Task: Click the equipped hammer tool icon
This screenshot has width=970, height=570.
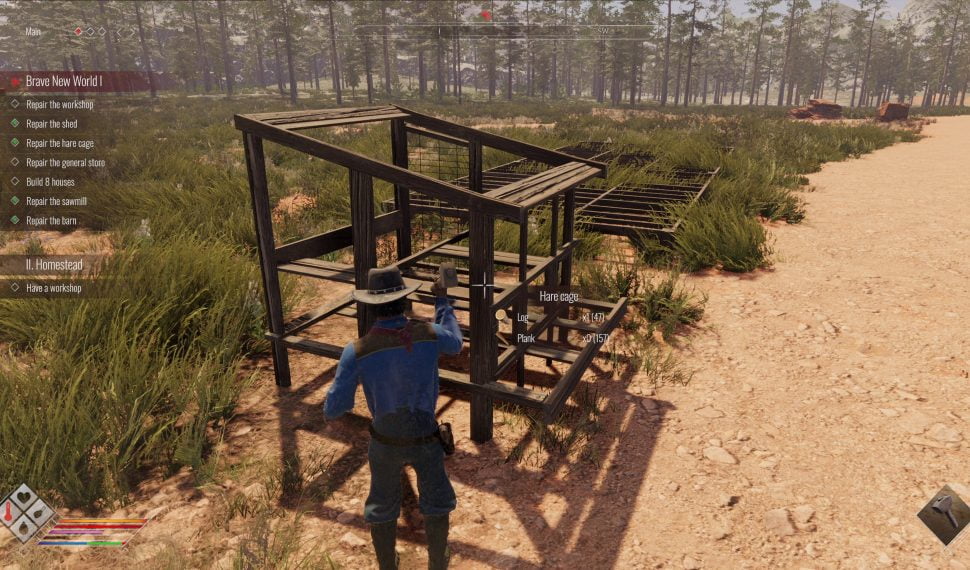Action: pyautogui.click(x=943, y=515)
